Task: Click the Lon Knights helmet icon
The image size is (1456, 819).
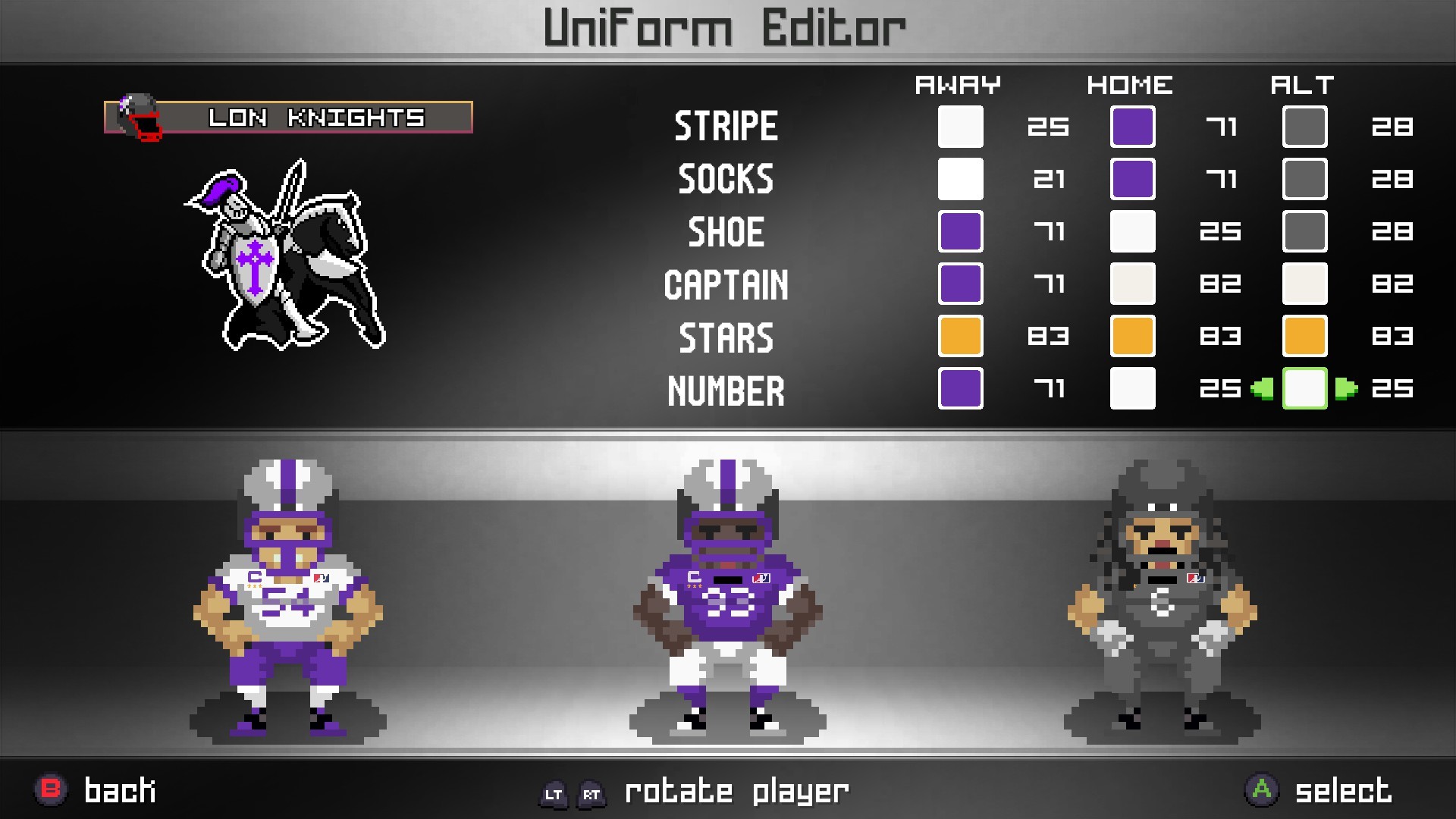Action: click(135, 115)
